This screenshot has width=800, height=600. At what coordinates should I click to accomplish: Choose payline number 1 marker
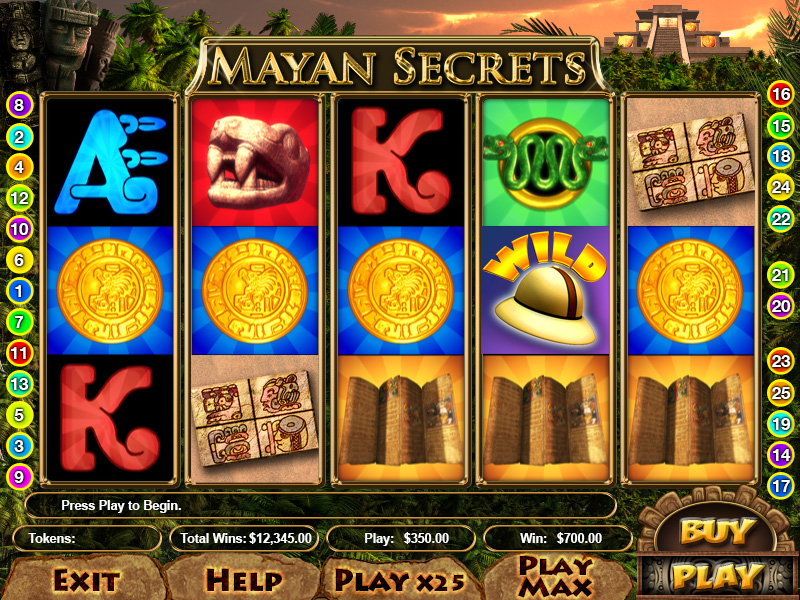(x=19, y=291)
